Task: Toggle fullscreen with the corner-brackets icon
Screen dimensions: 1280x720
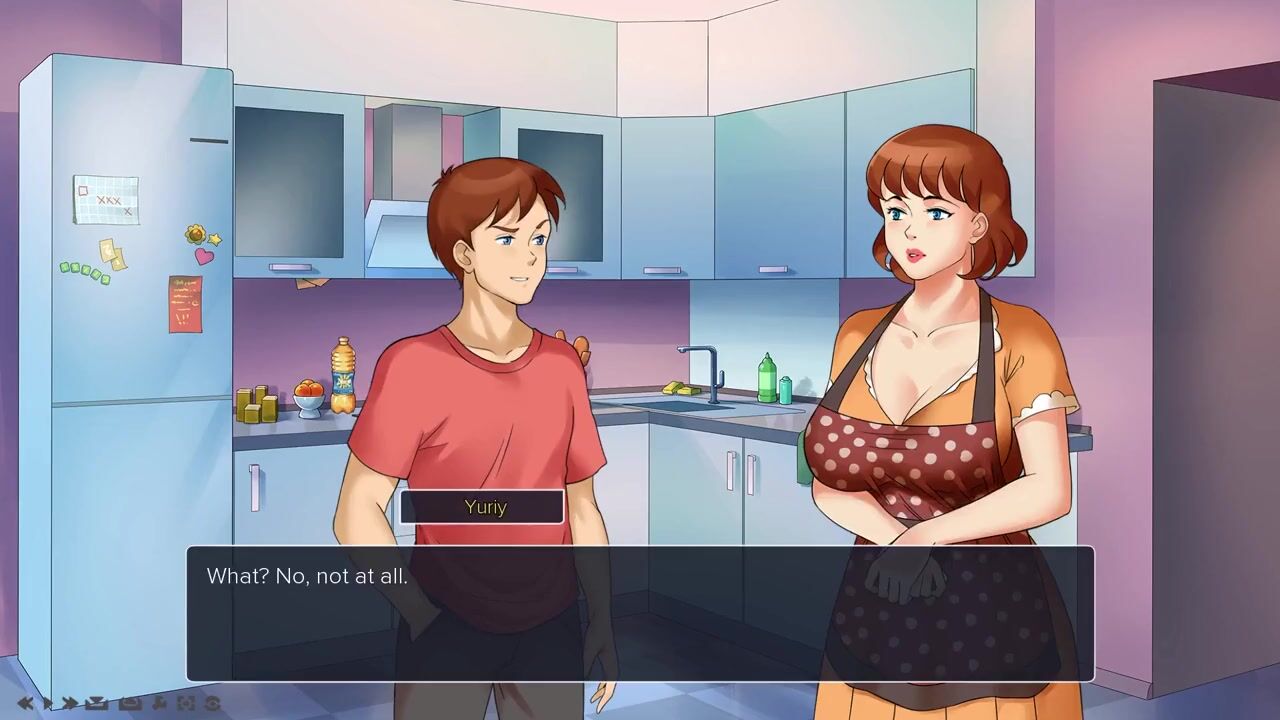Action: (186, 703)
